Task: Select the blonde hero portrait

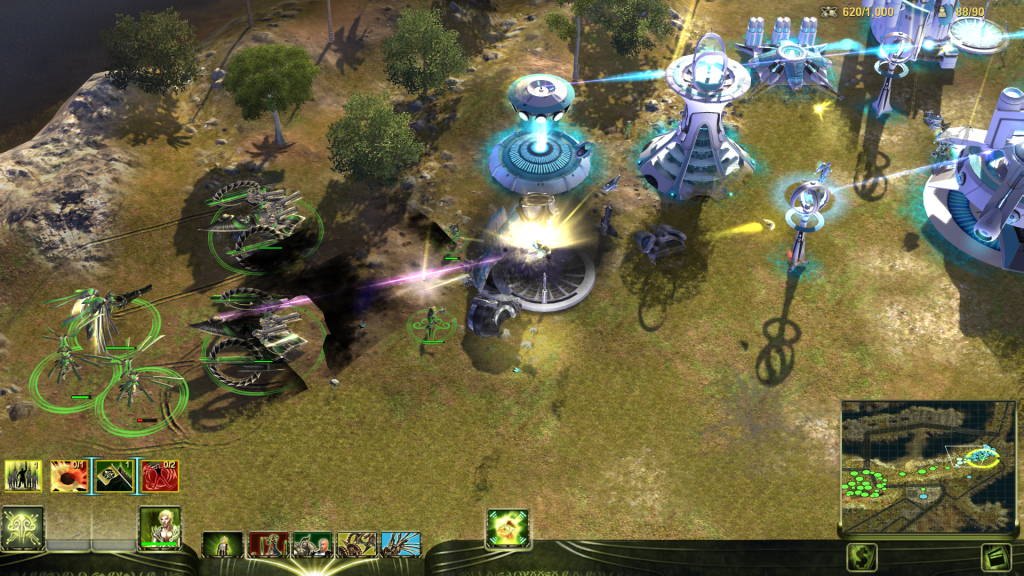Action: tap(159, 527)
